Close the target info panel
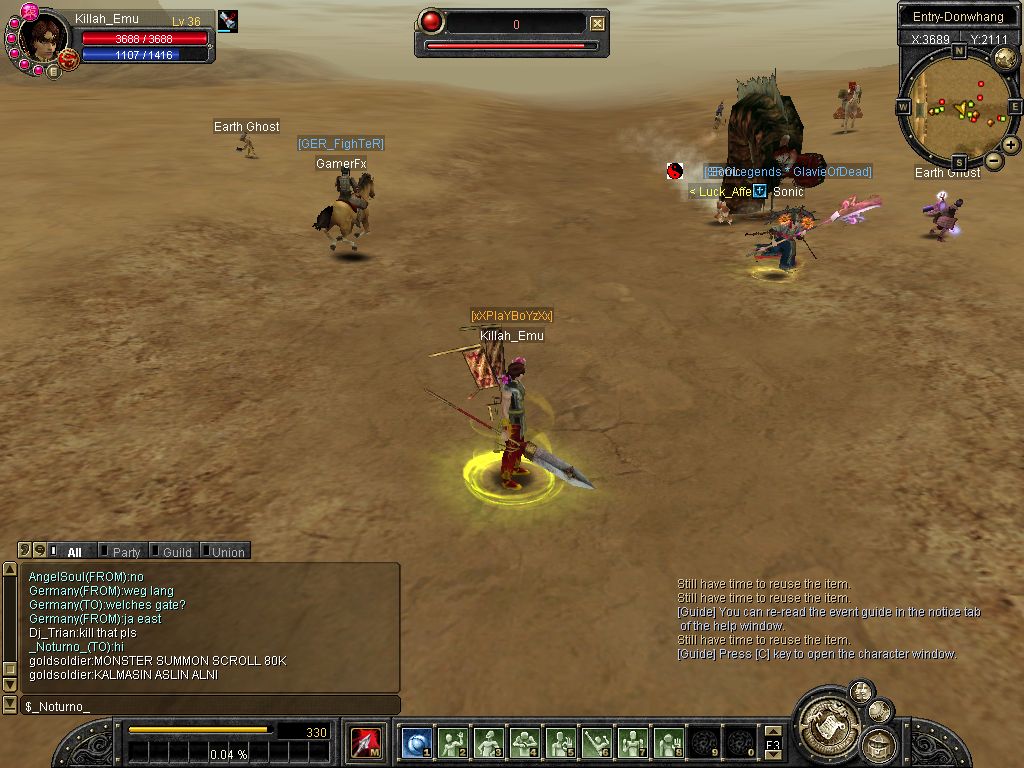The width and height of the screenshot is (1024, 768). click(x=597, y=23)
